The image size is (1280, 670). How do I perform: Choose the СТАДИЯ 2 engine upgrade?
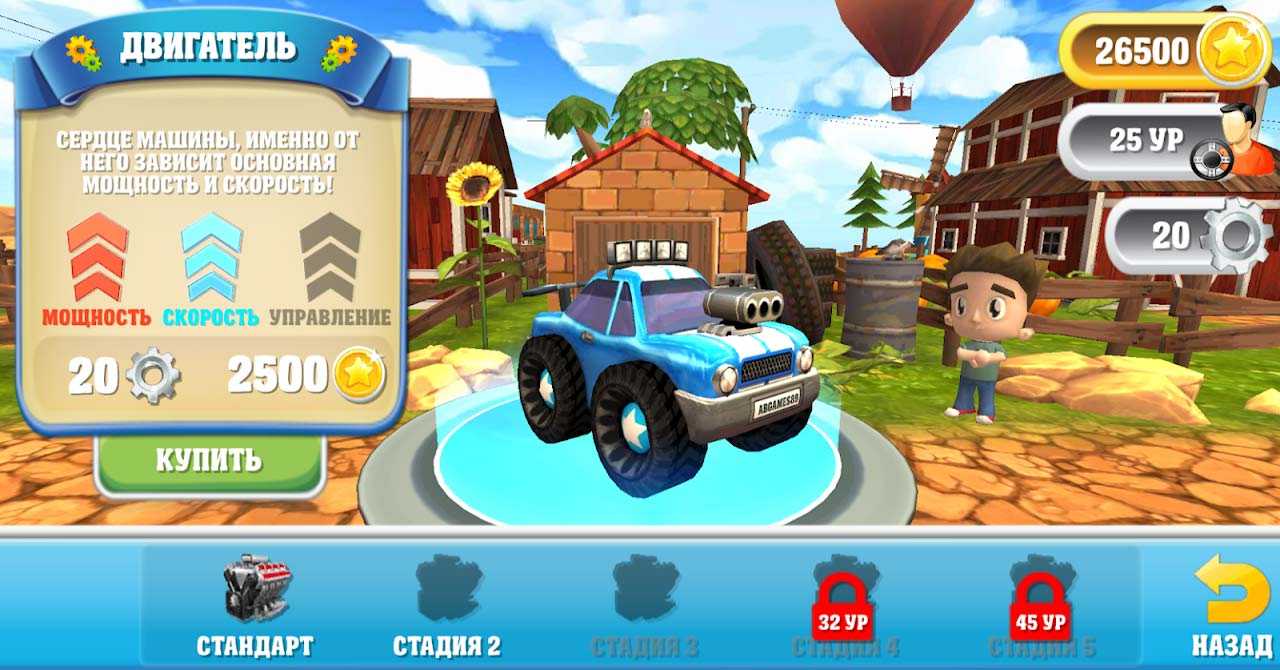point(447,605)
